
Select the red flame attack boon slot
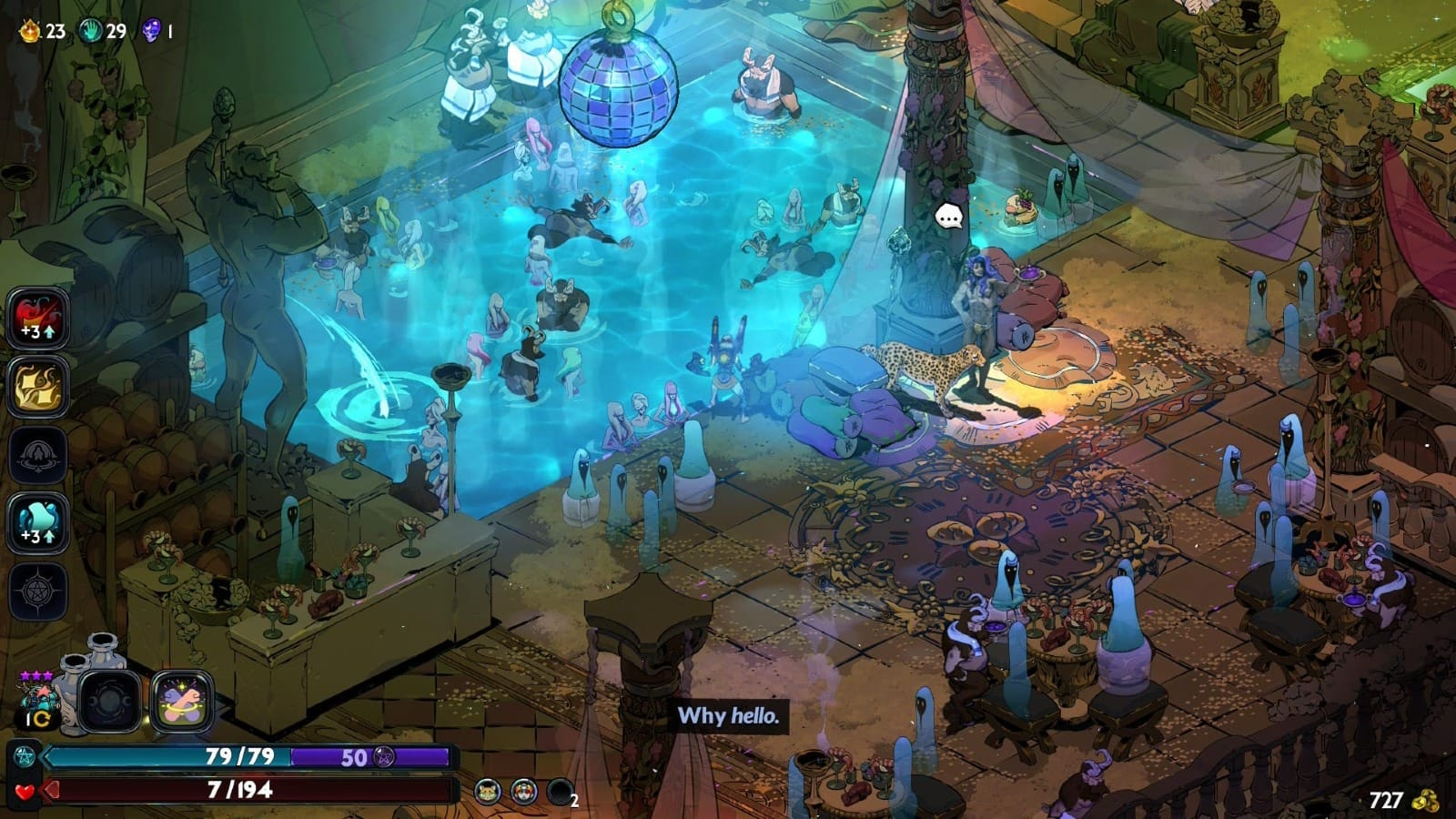coord(38,318)
